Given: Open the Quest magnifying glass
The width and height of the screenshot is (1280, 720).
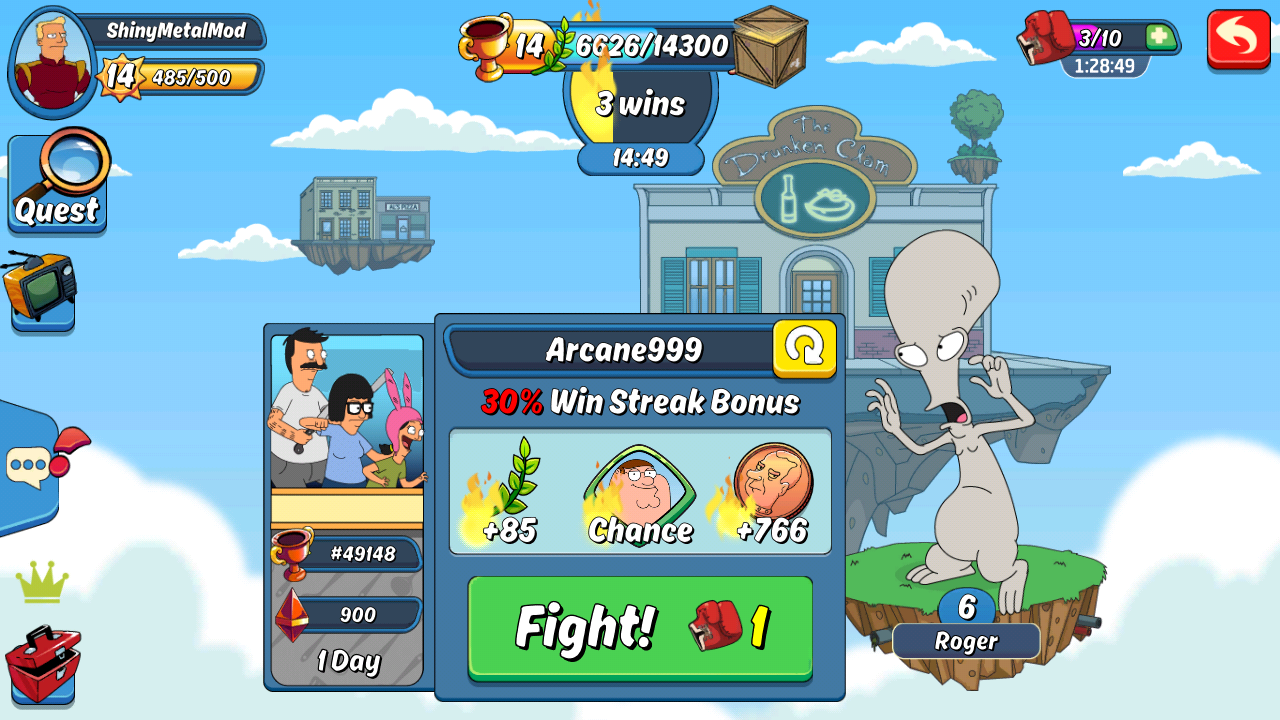Looking at the screenshot, I should [58, 183].
